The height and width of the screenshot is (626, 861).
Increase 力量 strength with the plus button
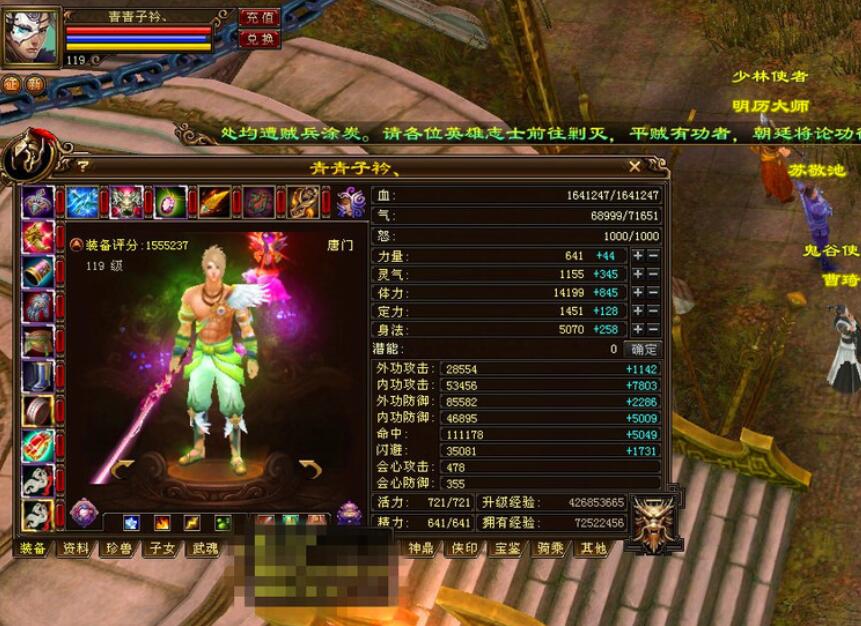pos(637,256)
